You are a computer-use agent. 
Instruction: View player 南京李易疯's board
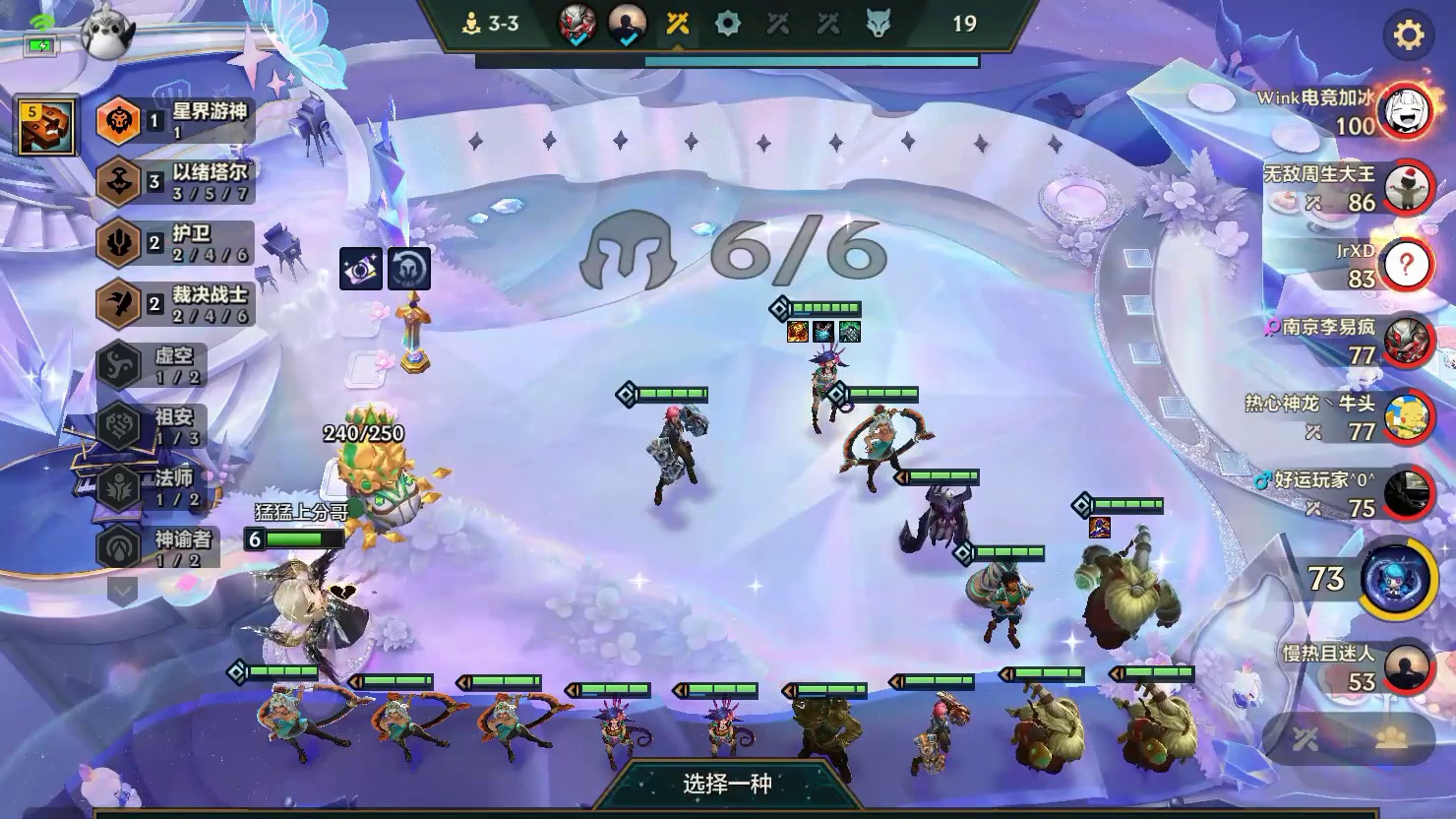(1405, 342)
